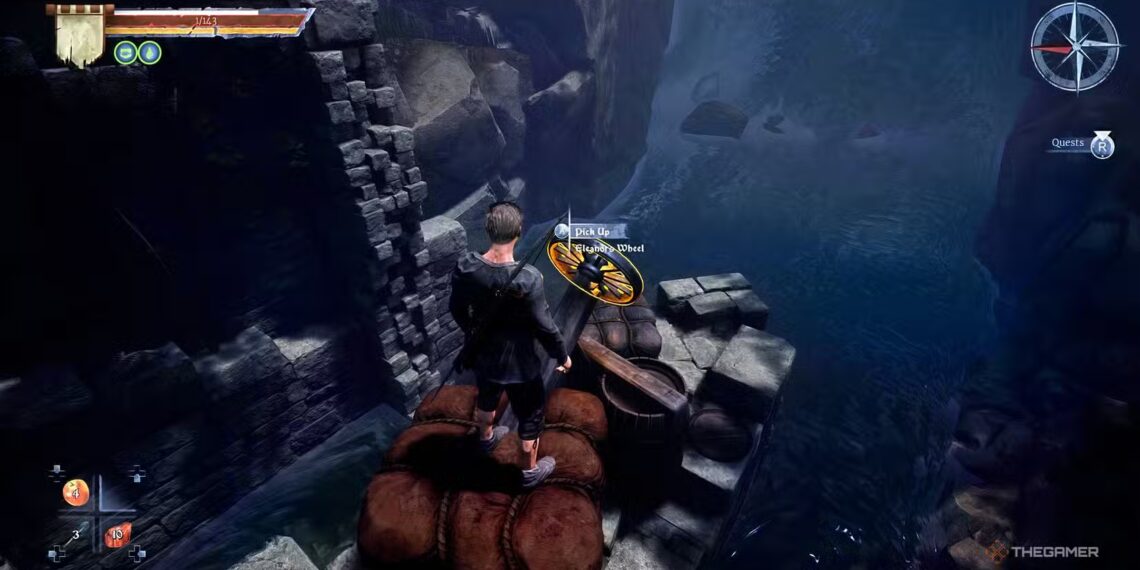
Task: Click the mask-shaped status icon
Action: 125,52
